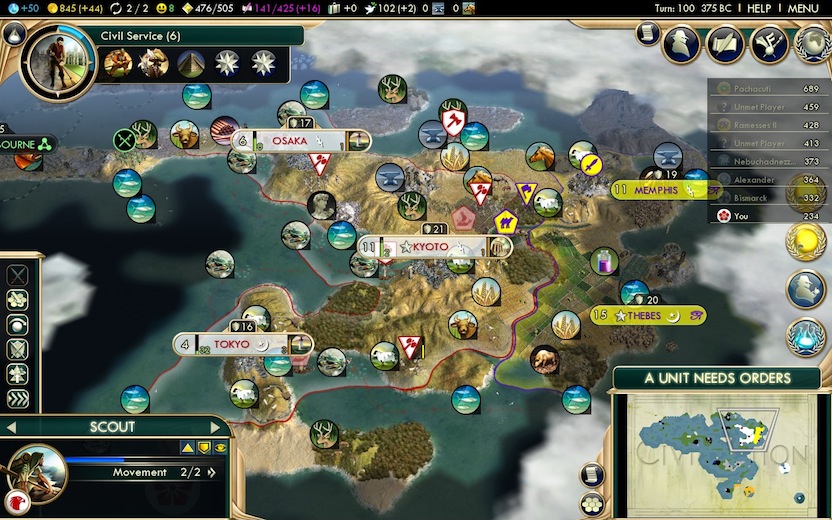Open the Espionage overview spy icon
Screen dimensions: 832x520
(685, 43)
